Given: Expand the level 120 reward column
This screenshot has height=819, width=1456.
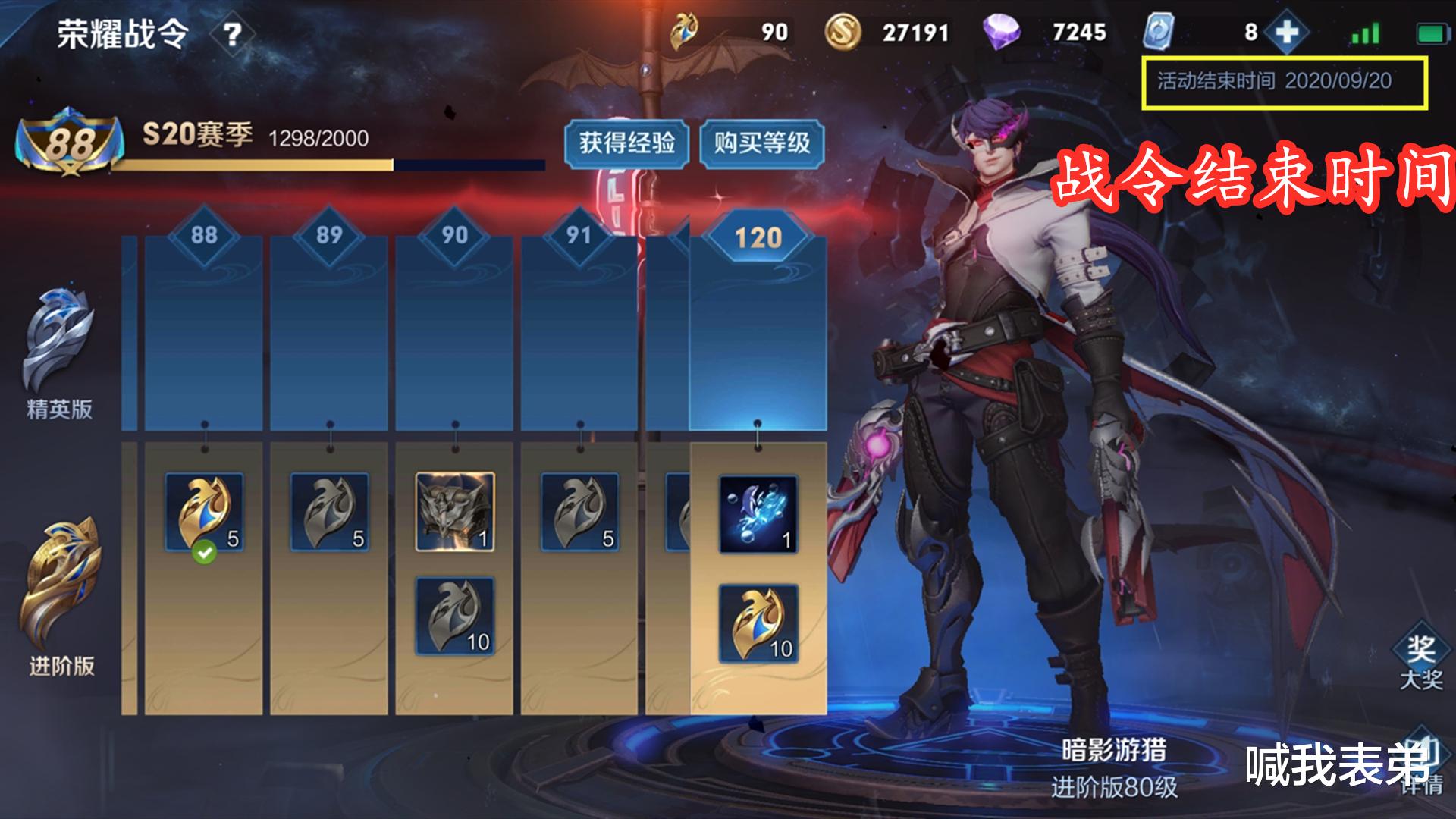Looking at the screenshot, I should coord(758,237).
